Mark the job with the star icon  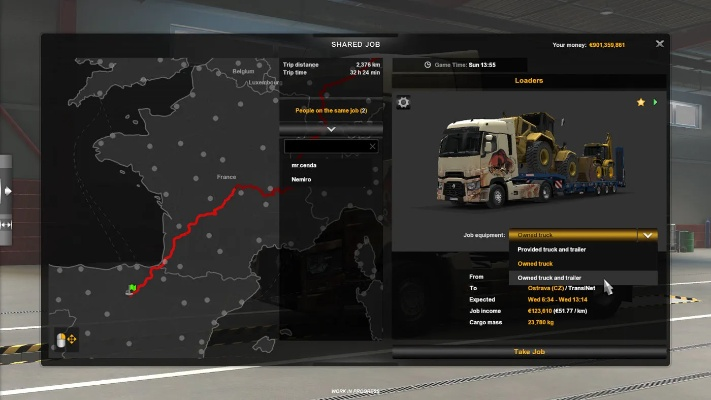(641, 102)
